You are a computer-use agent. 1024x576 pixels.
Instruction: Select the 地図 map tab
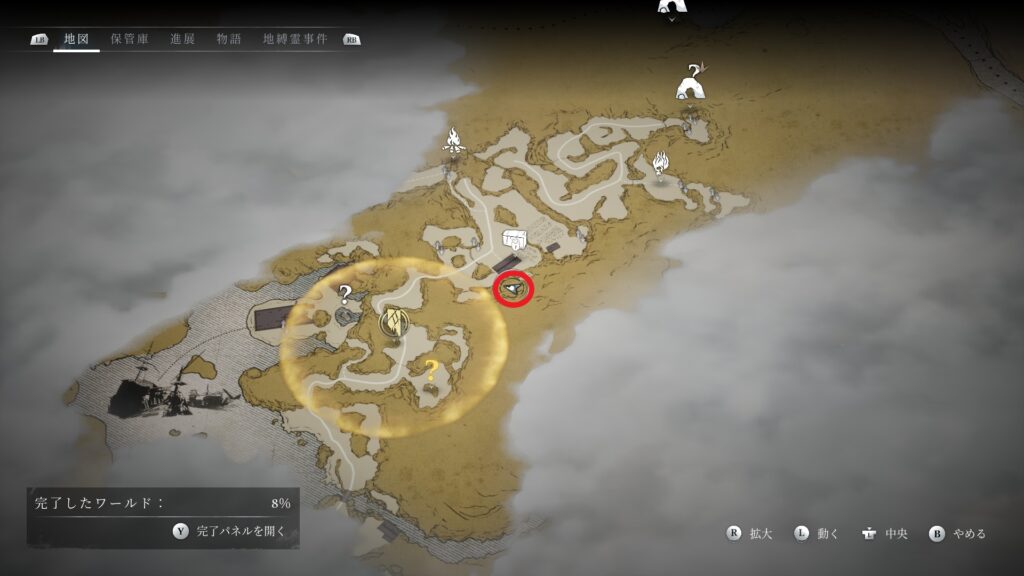coord(77,39)
